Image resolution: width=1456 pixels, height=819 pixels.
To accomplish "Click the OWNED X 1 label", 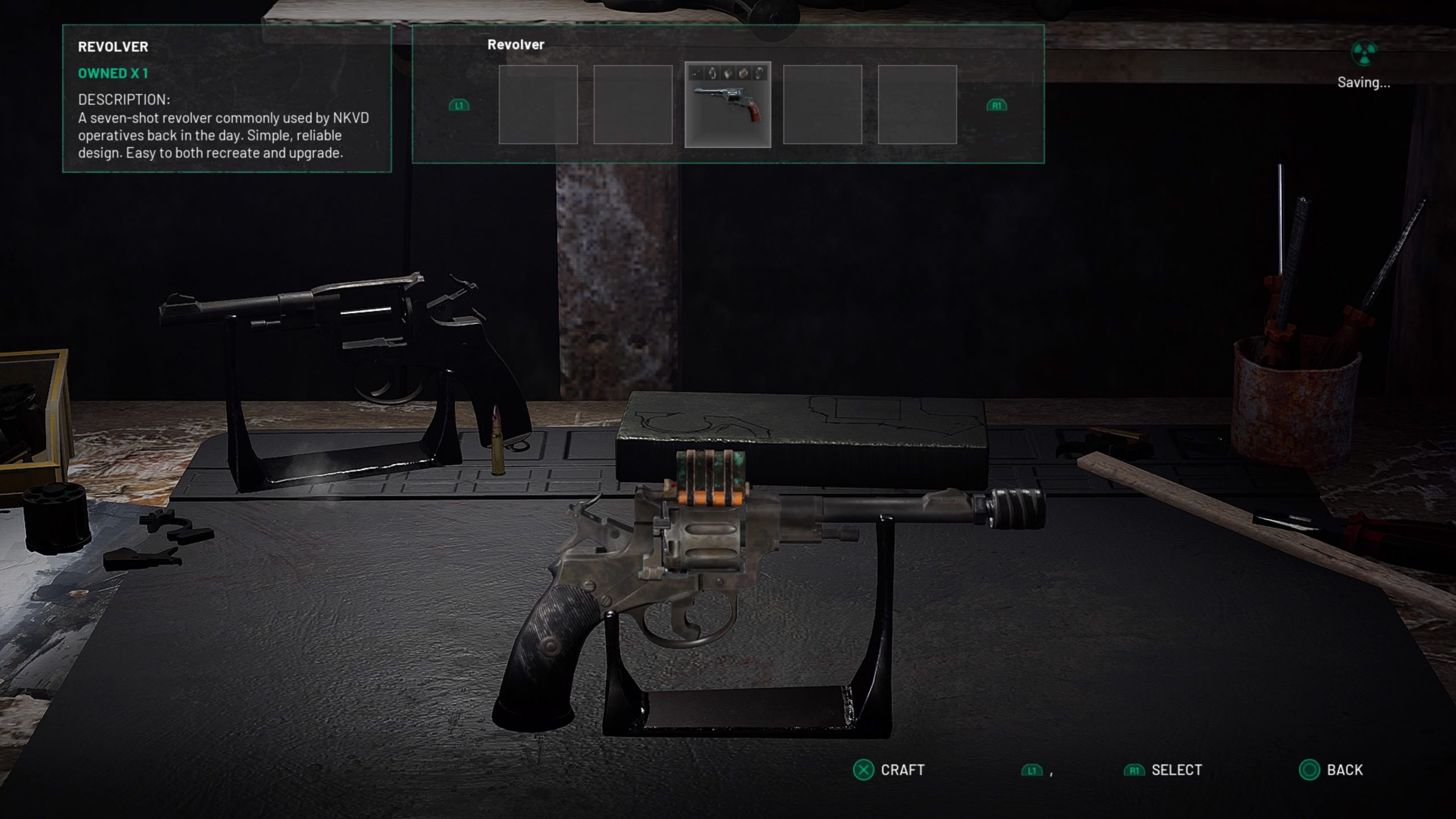I will pyautogui.click(x=112, y=73).
